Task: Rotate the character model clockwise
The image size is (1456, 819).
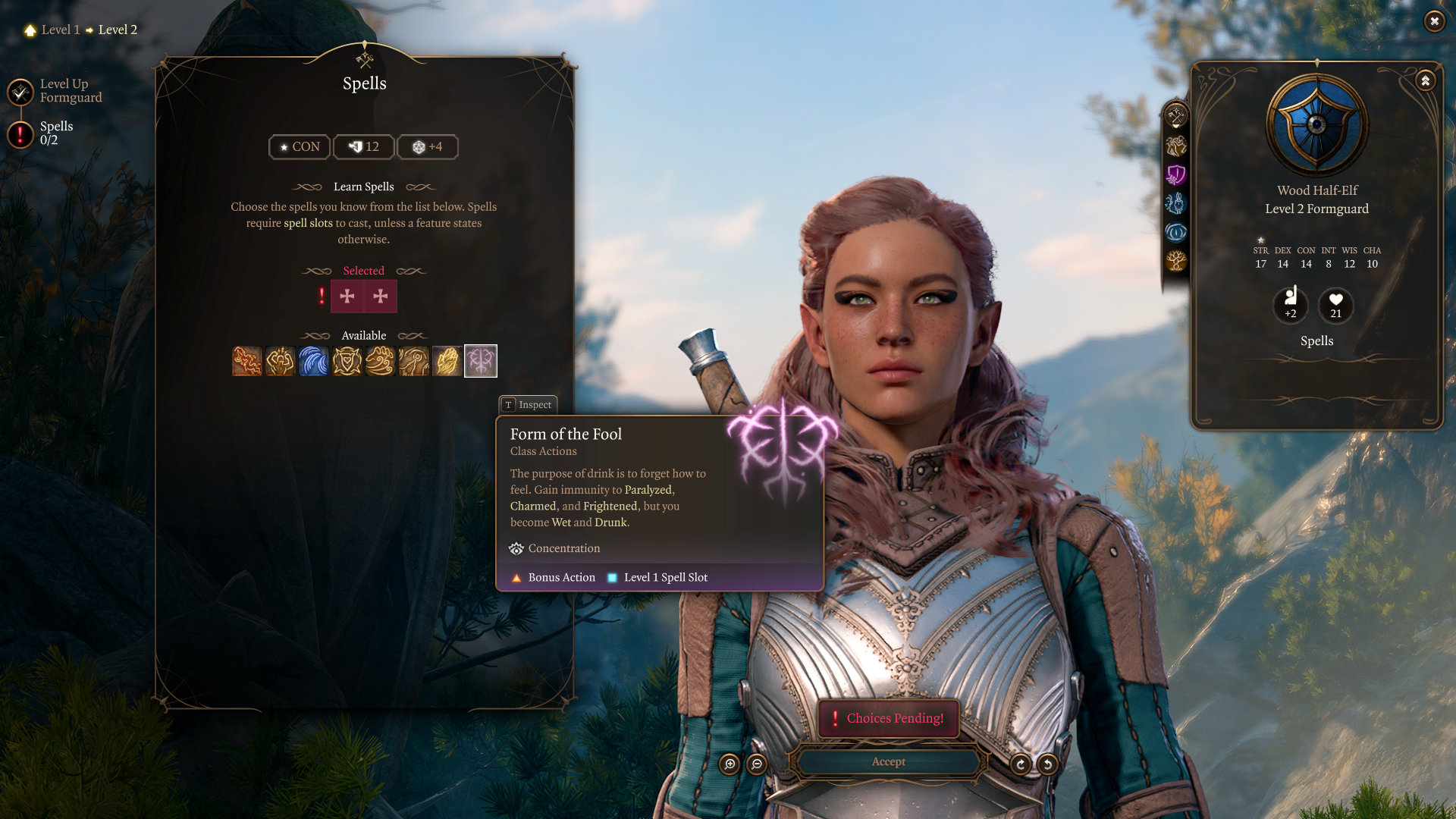Action: 1021,764
